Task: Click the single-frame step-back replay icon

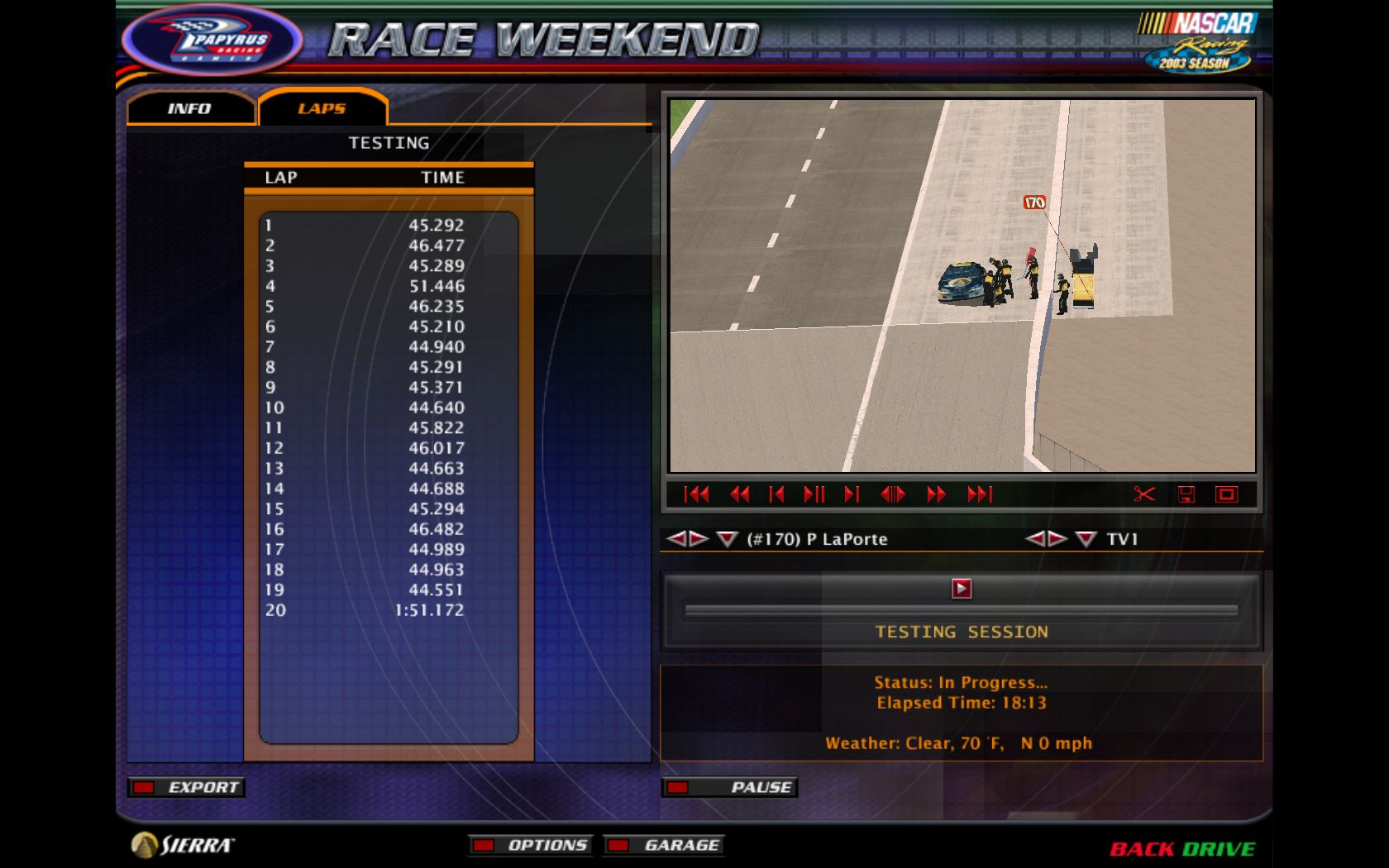Action: point(777,494)
